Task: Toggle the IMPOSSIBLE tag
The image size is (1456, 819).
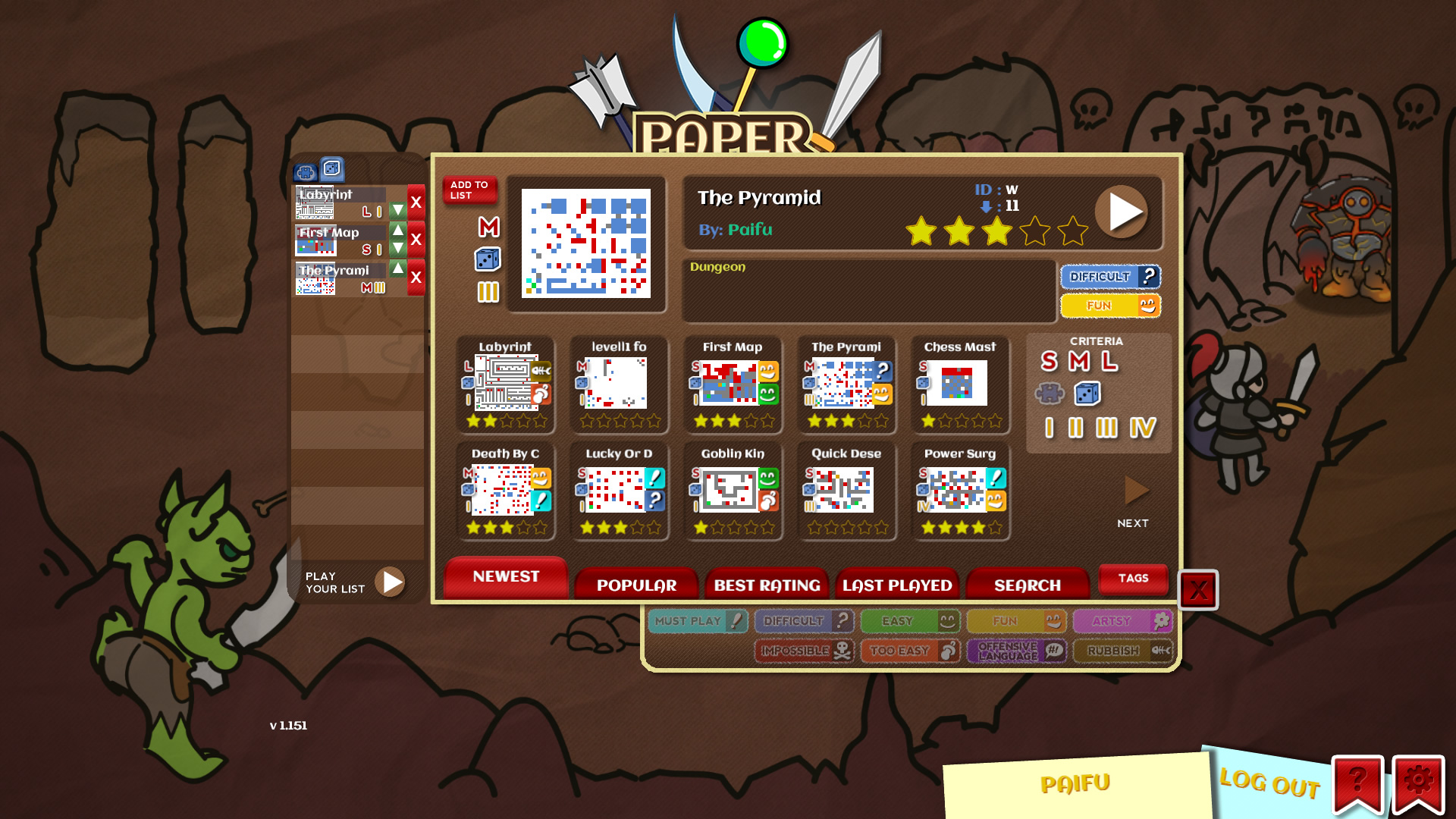Action: [802, 651]
